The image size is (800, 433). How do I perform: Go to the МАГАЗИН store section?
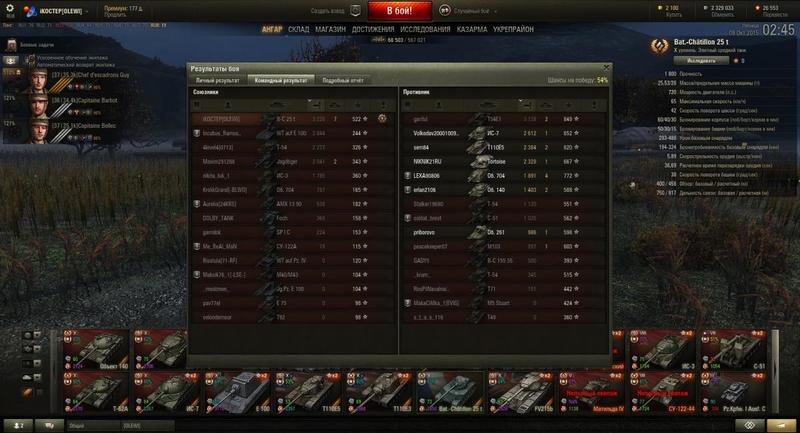(331, 30)
